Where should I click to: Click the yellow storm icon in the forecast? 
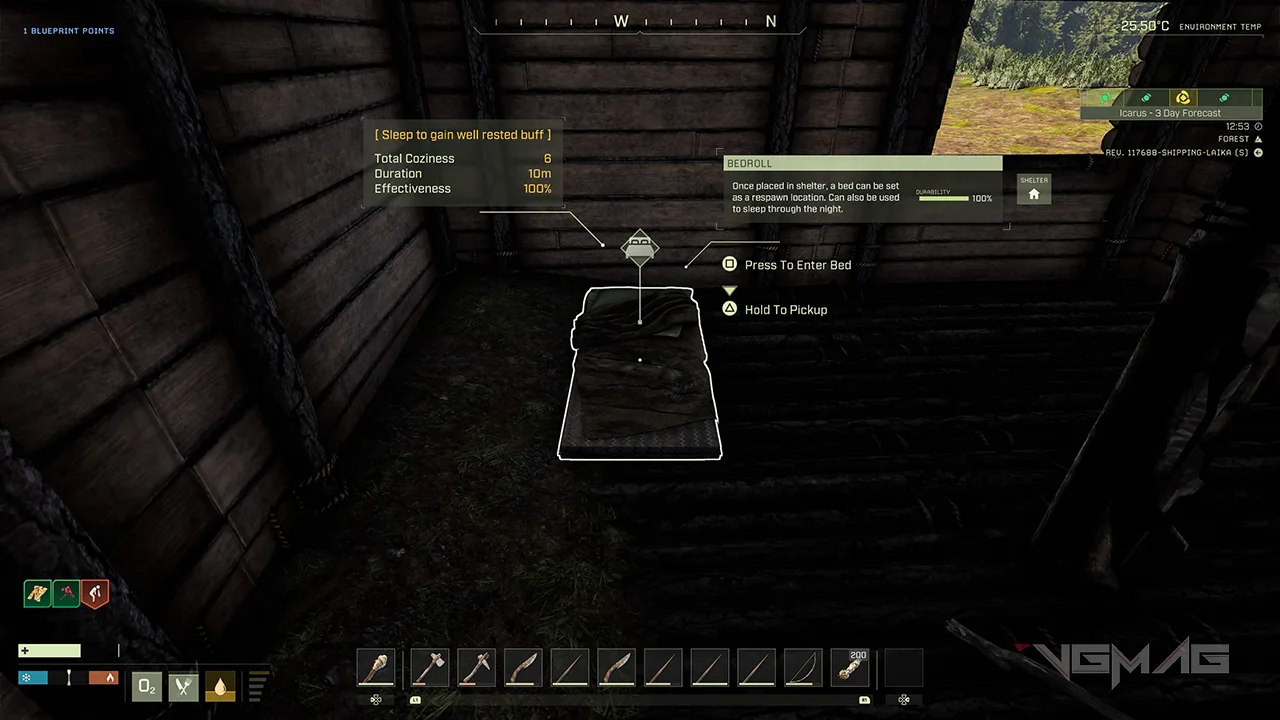point(1183,98)
